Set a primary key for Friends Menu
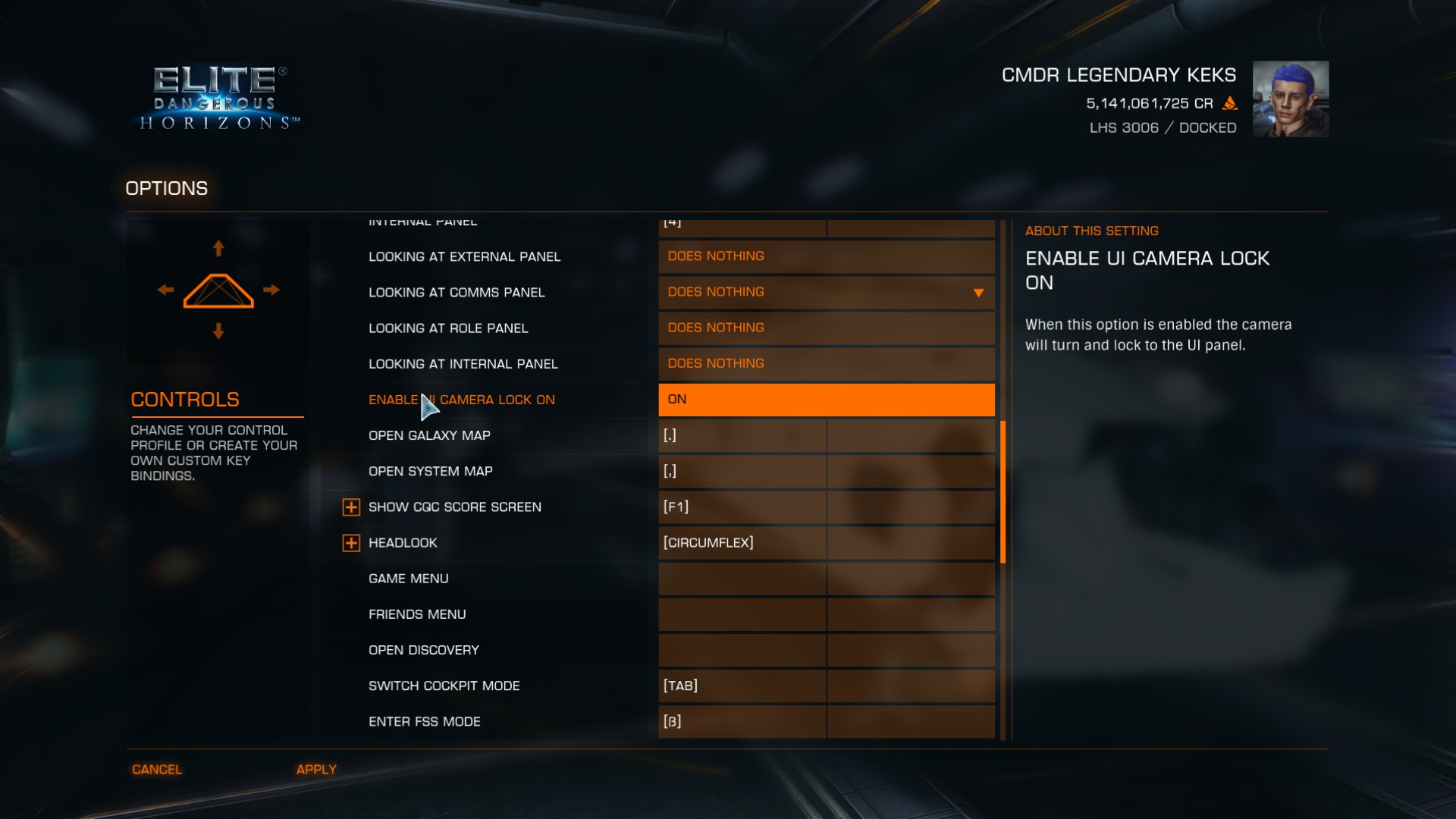Viewport: 1456px width, 819px height. (742, 614)
